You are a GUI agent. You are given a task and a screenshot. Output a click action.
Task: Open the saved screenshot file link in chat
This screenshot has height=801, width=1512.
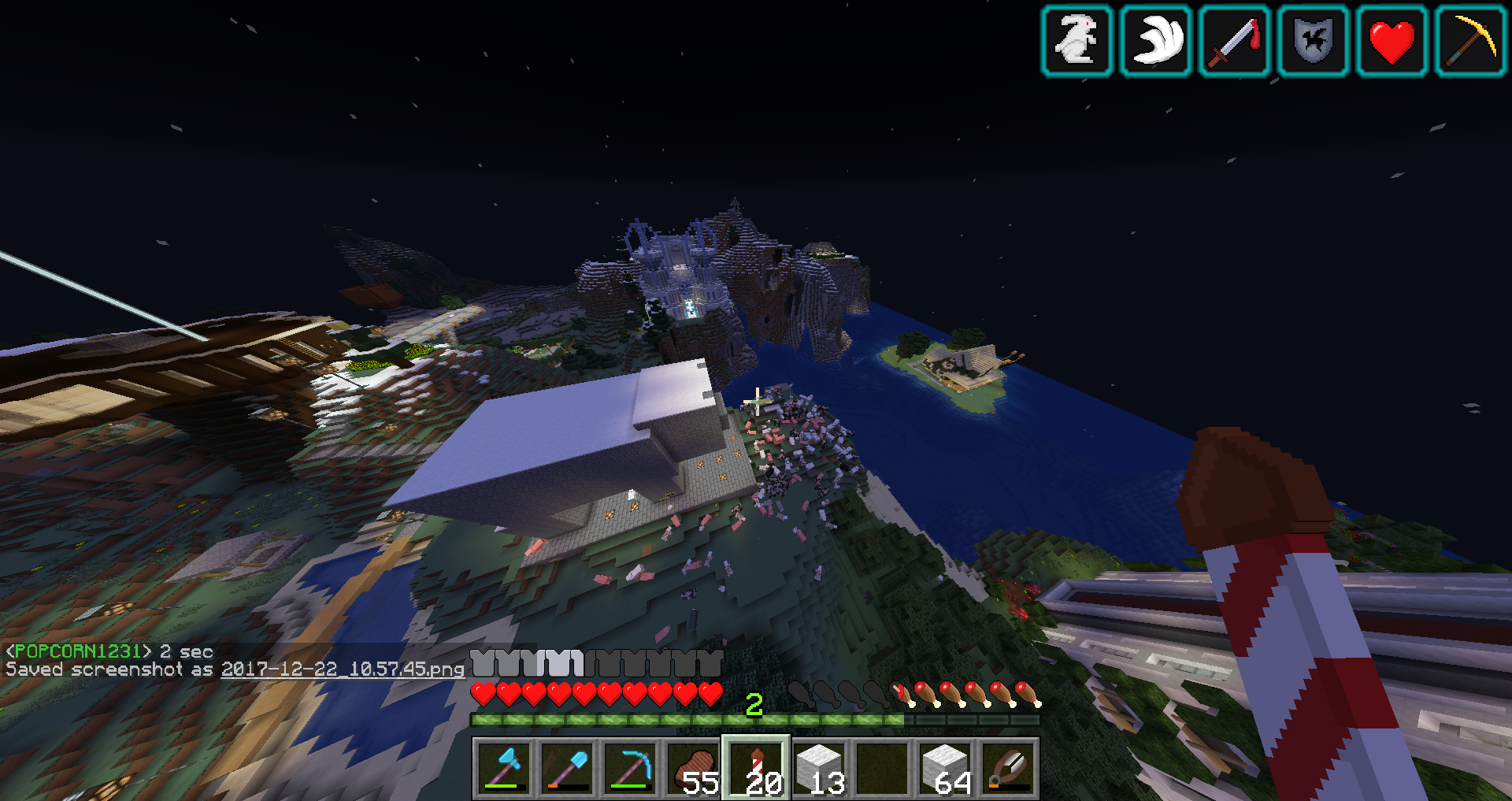[343, 669]
